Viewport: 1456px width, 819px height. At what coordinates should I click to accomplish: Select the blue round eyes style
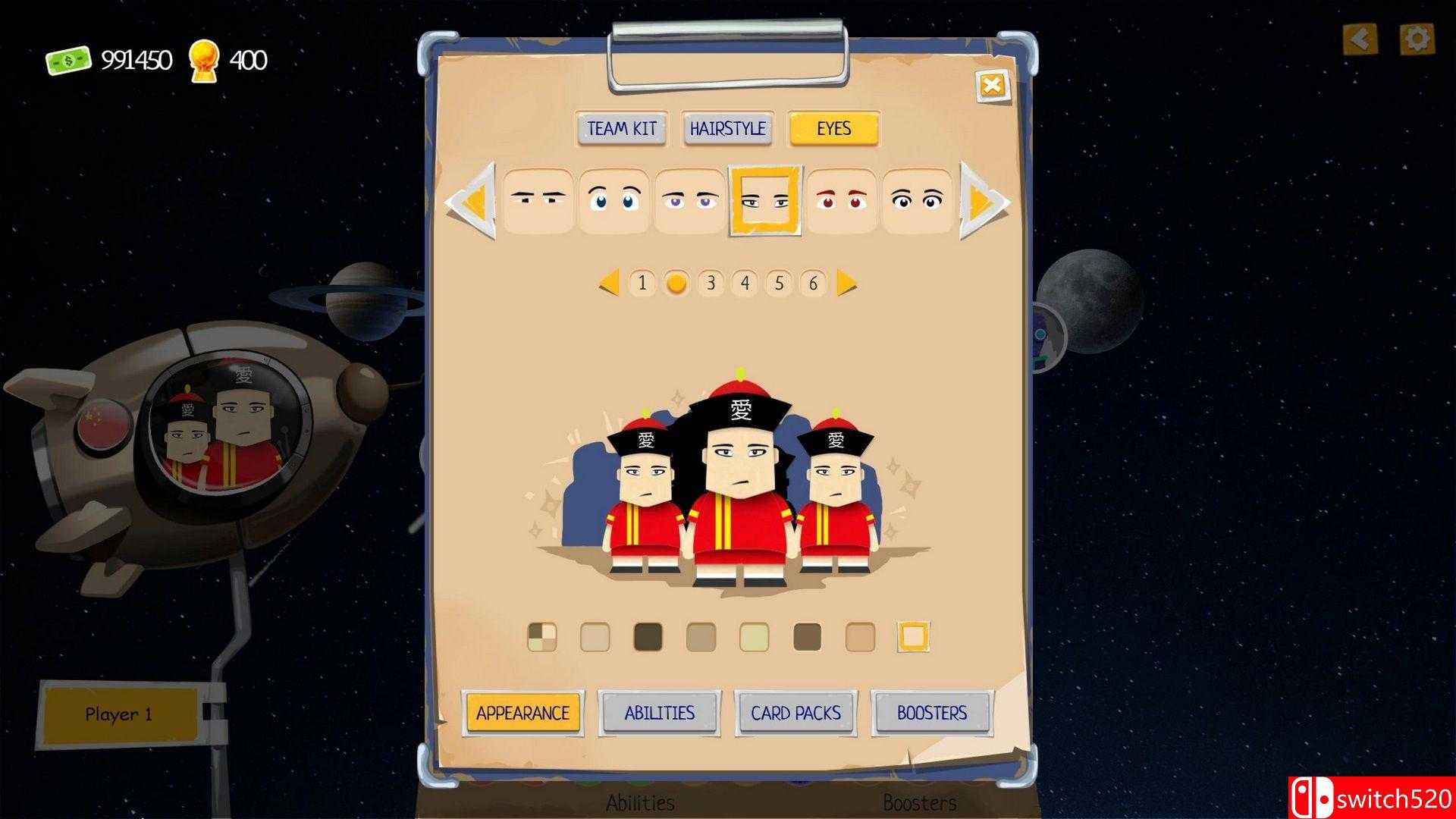pos(615,200)
